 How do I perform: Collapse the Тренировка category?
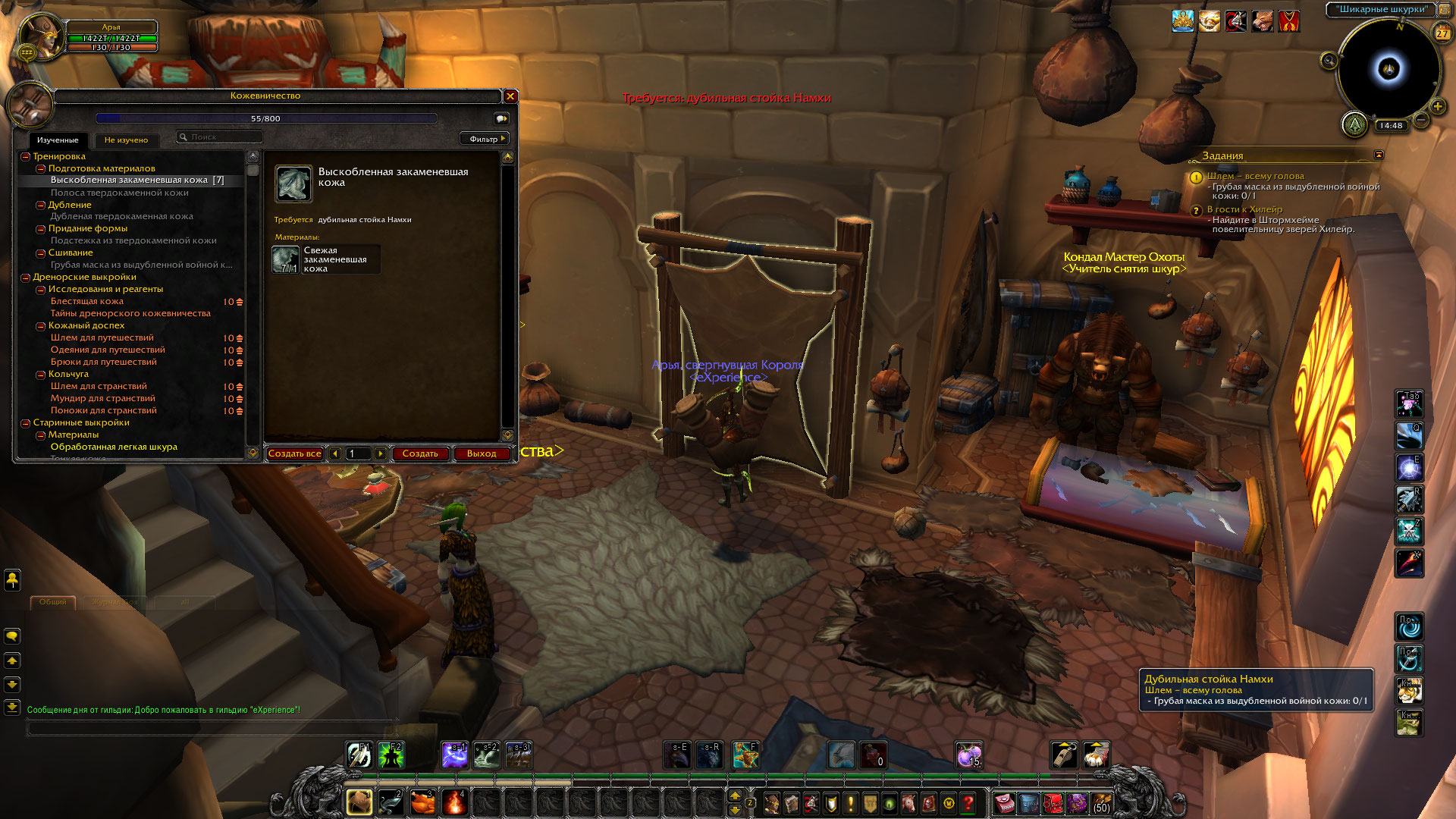25,157
